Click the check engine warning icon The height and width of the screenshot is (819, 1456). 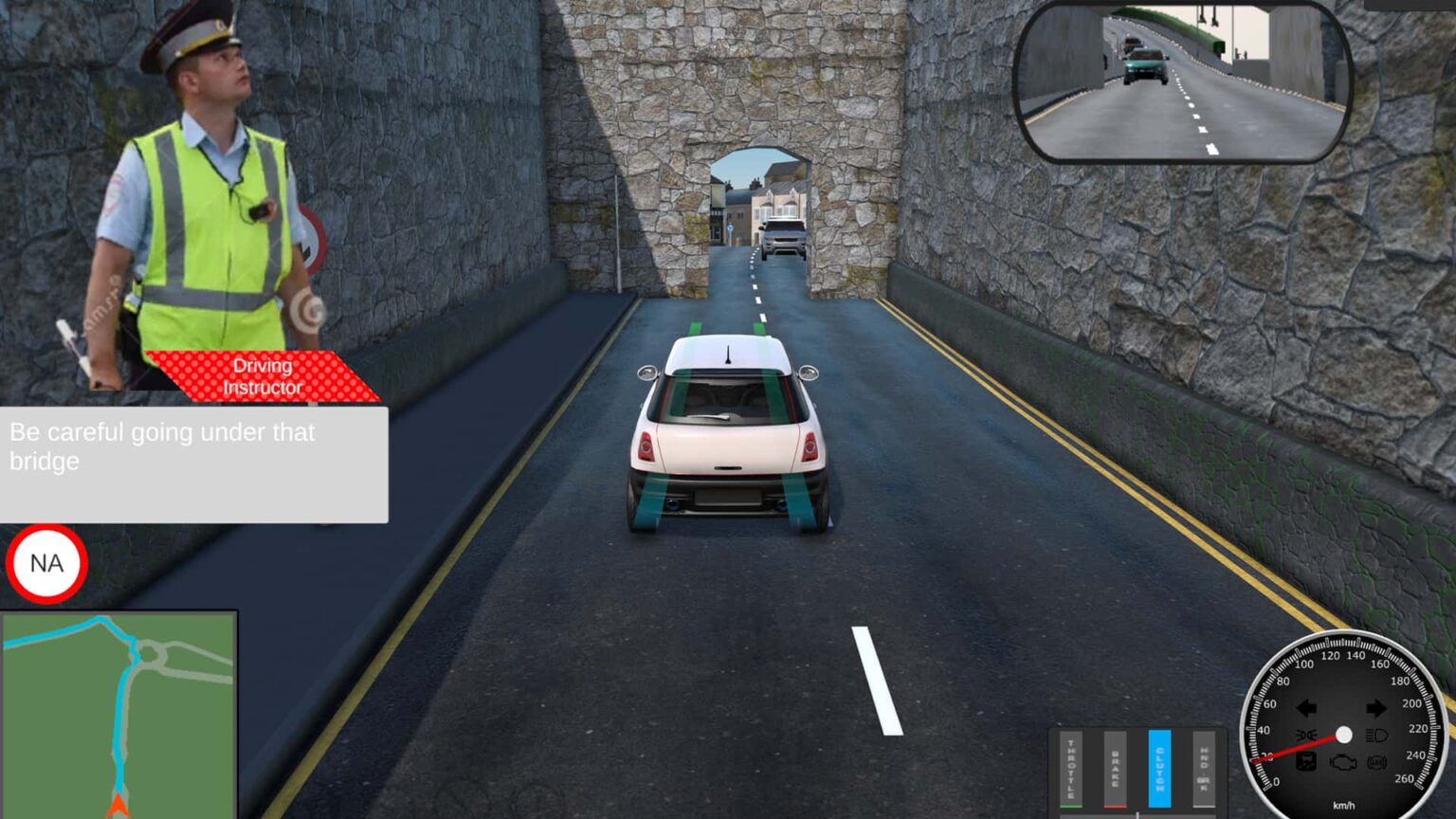[x=1343, y=762]
